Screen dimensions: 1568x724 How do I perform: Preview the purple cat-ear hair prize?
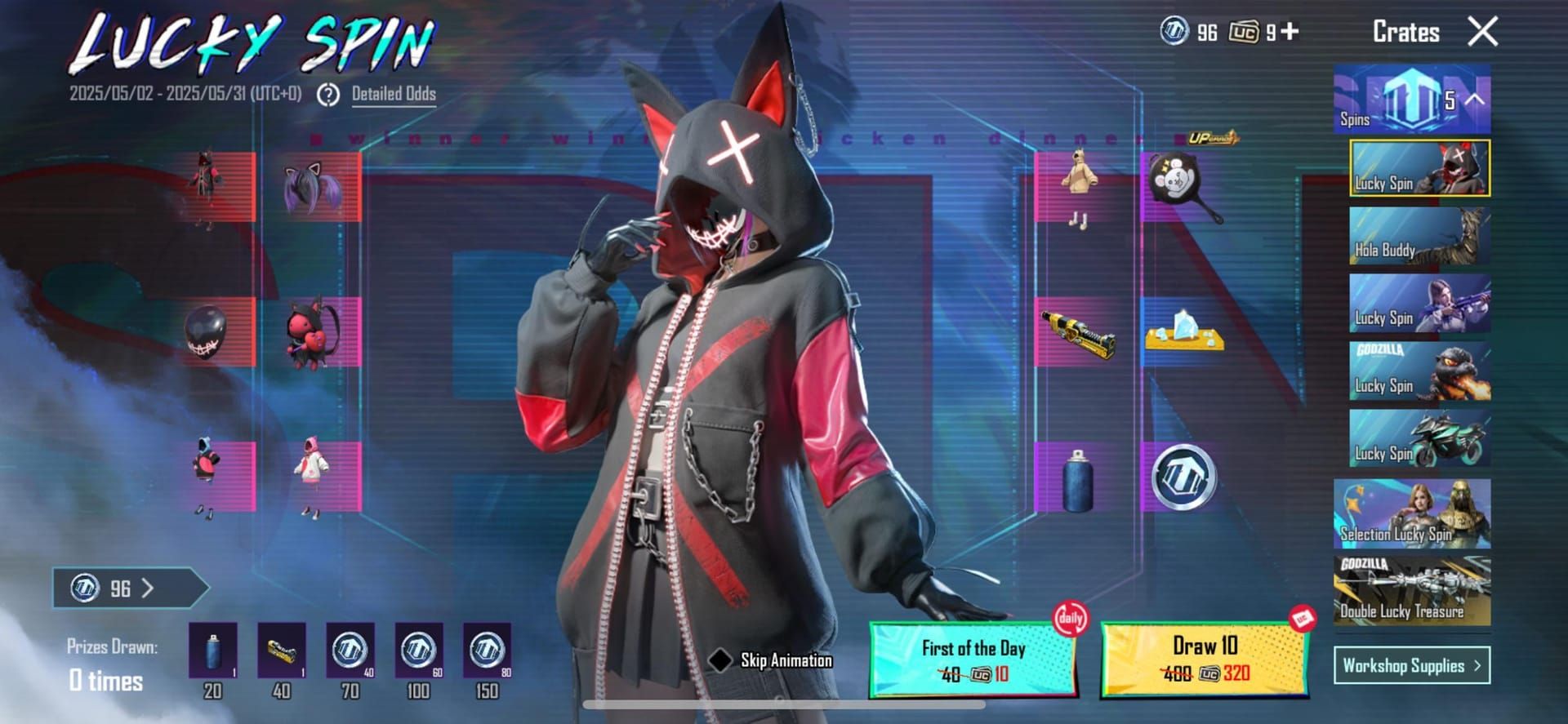[314, 187]
